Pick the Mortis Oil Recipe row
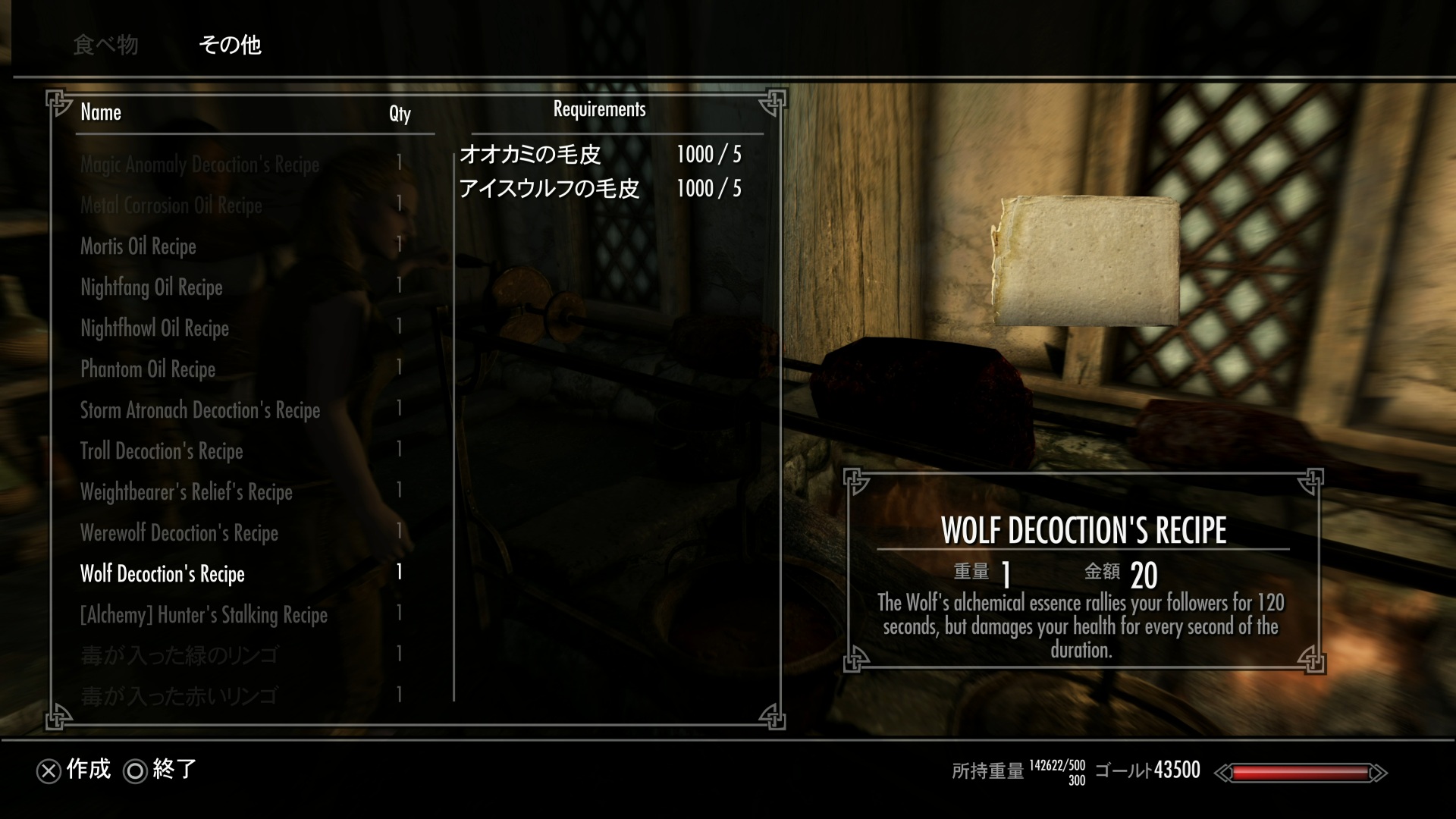The width and height of the screenshot is (1456, 819). (138, 246)
